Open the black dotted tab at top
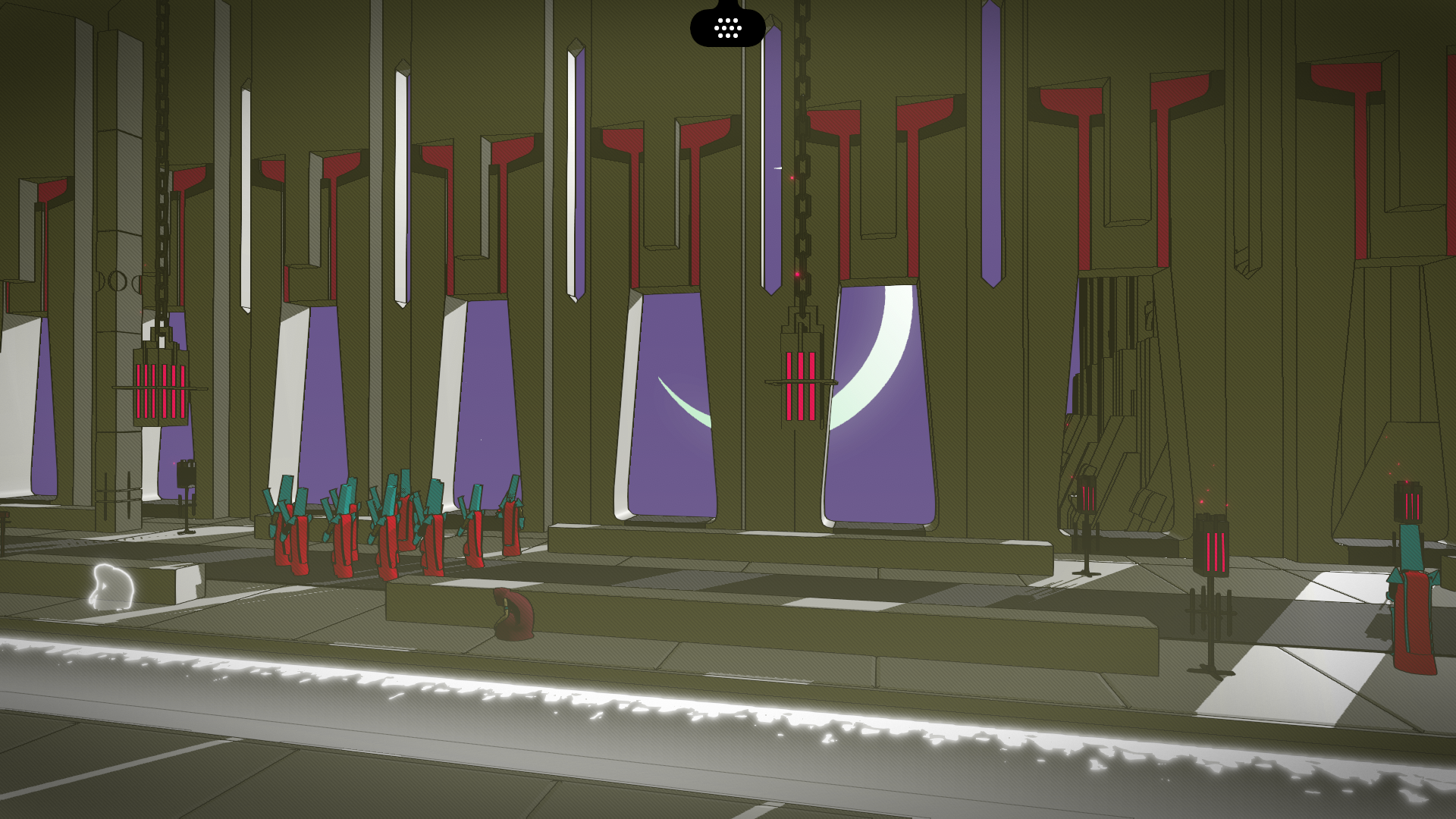This screenshot has width=1456, height=819. point(727,28)
